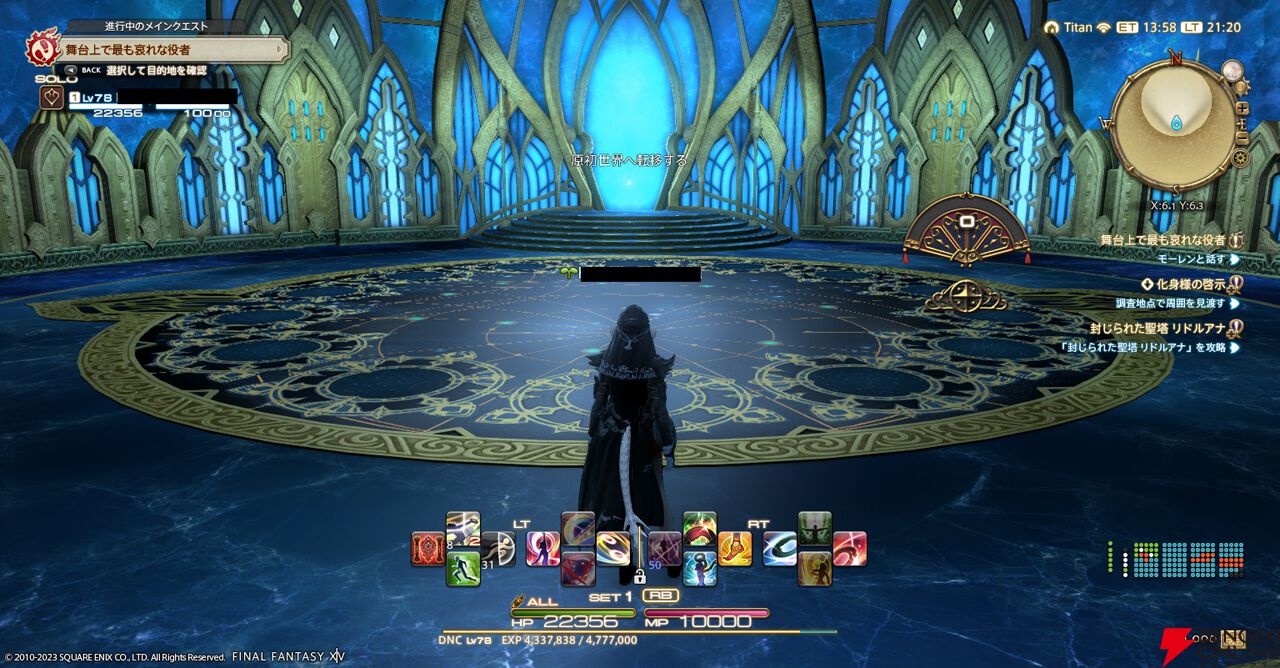Use the blue dancer with ribbon ability
This screenshot has width=1280, height=668.
[699, 568]
